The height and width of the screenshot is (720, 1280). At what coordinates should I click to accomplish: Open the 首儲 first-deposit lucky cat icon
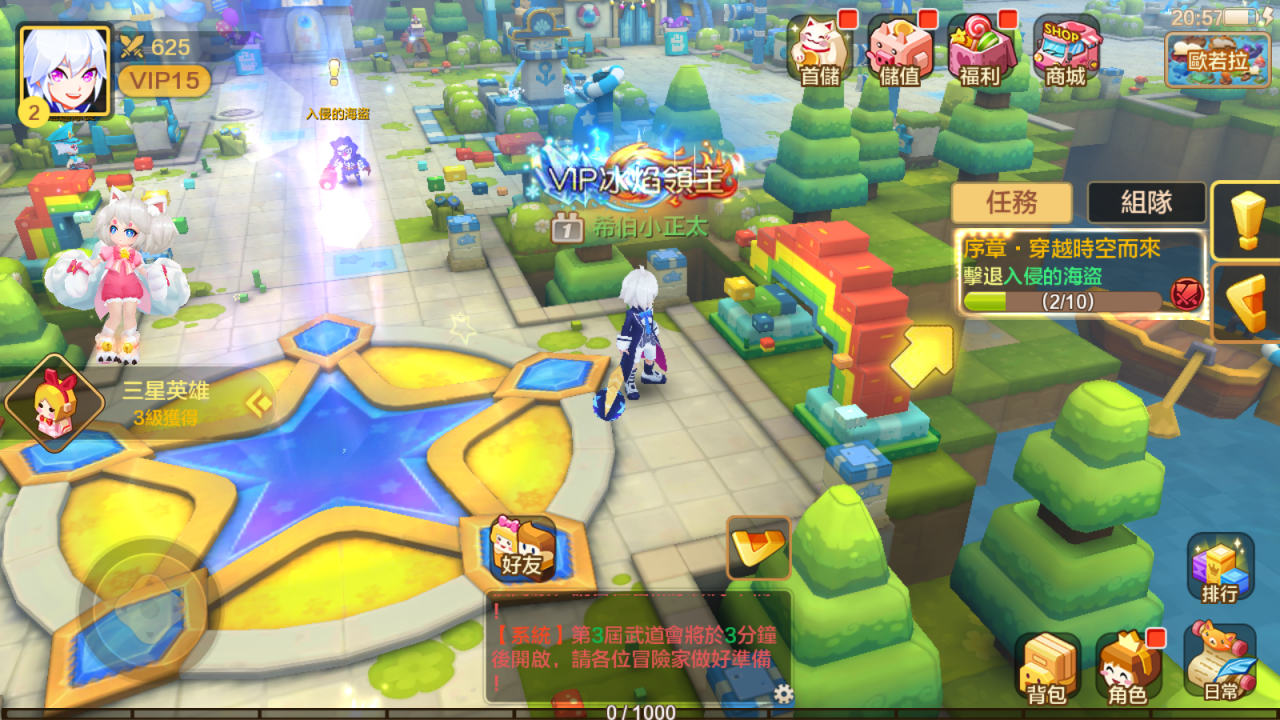tap(820, 48)
